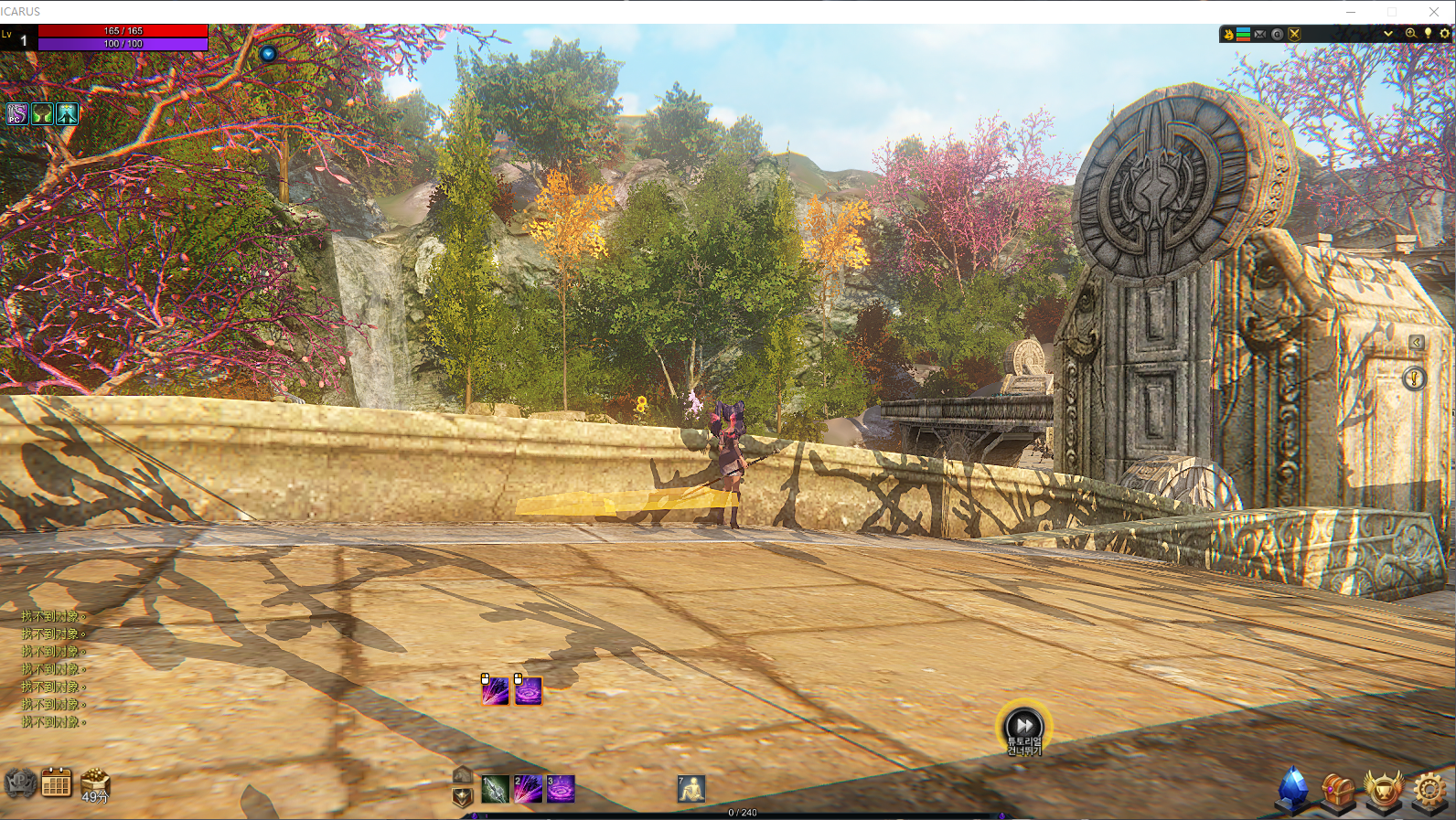This screenshot has height=820, width=1456.
Task: Skip the tutorial with the fast-forward button
Action: point(1024,726)
